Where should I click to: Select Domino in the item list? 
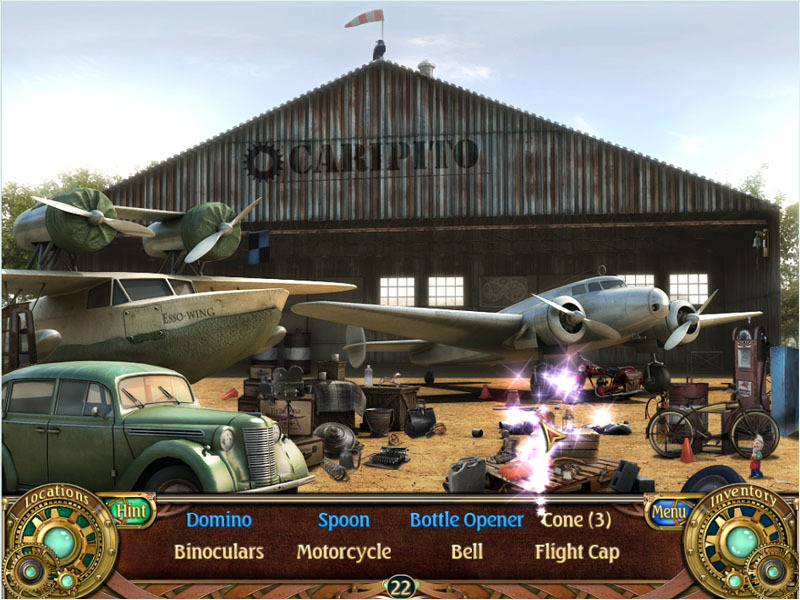219,520
